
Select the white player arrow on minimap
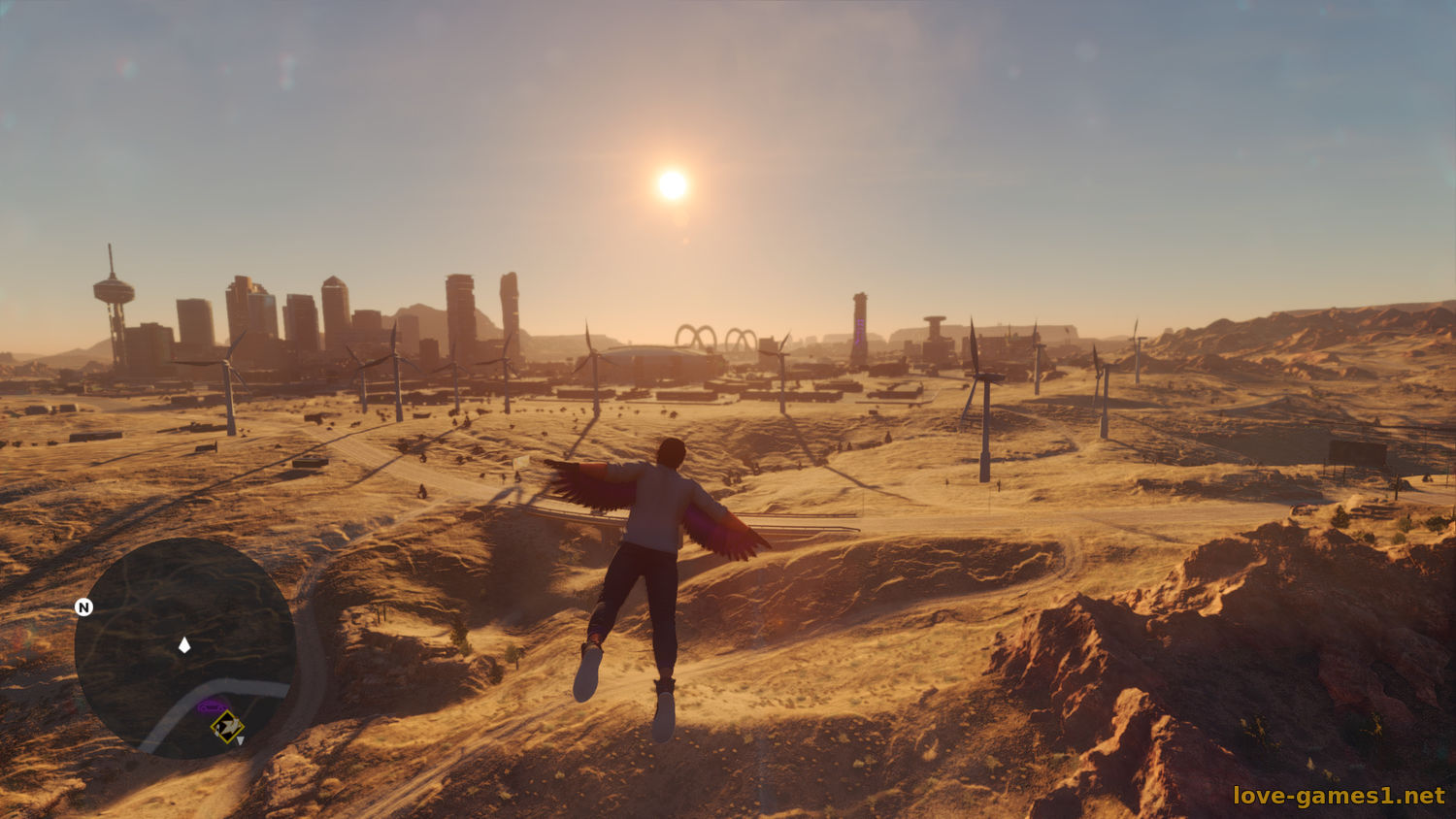click(x=184, y=645)
